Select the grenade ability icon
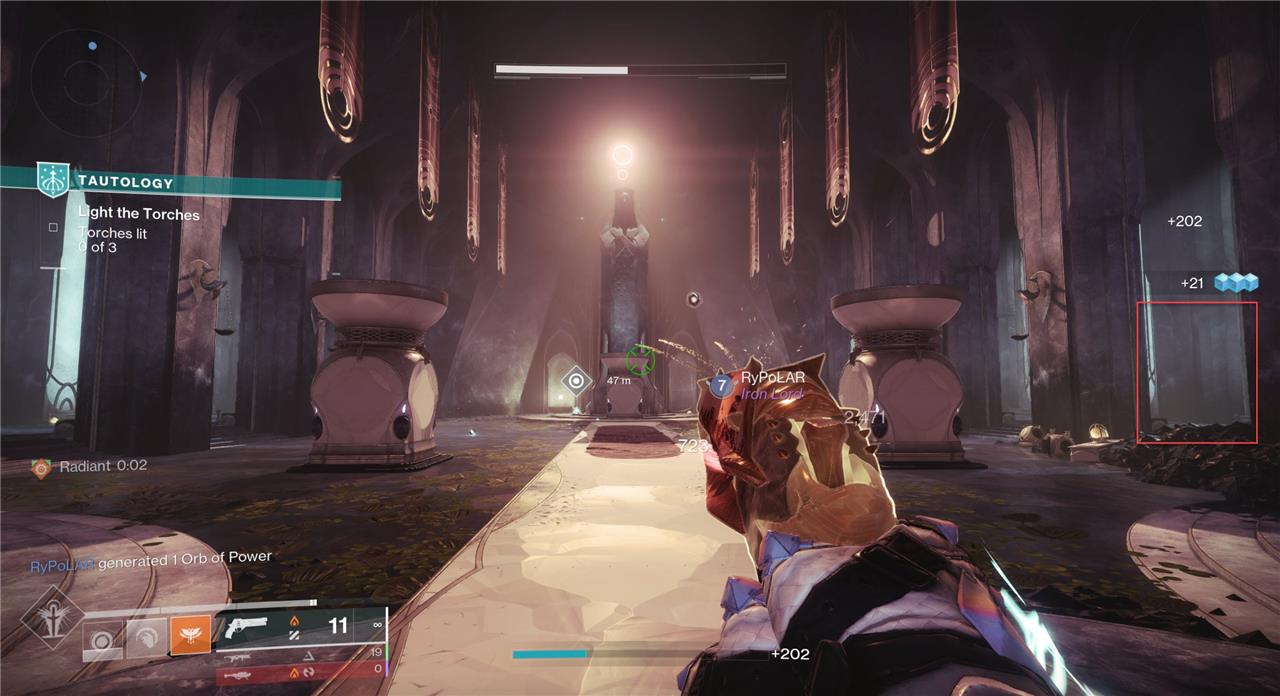The height and width of the screenshot is (696, 1280). click(x=103, y=638)
